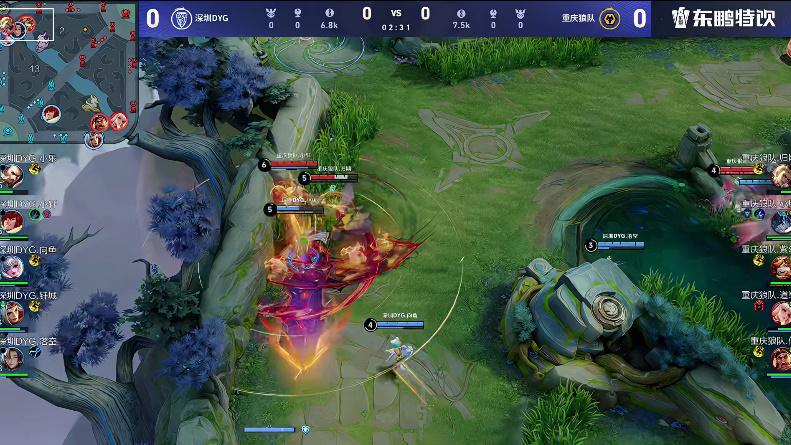The image size is (791, 445).
Task: Click the 深圳DYG team logo in scoreboard
Action: pos(181,18)
